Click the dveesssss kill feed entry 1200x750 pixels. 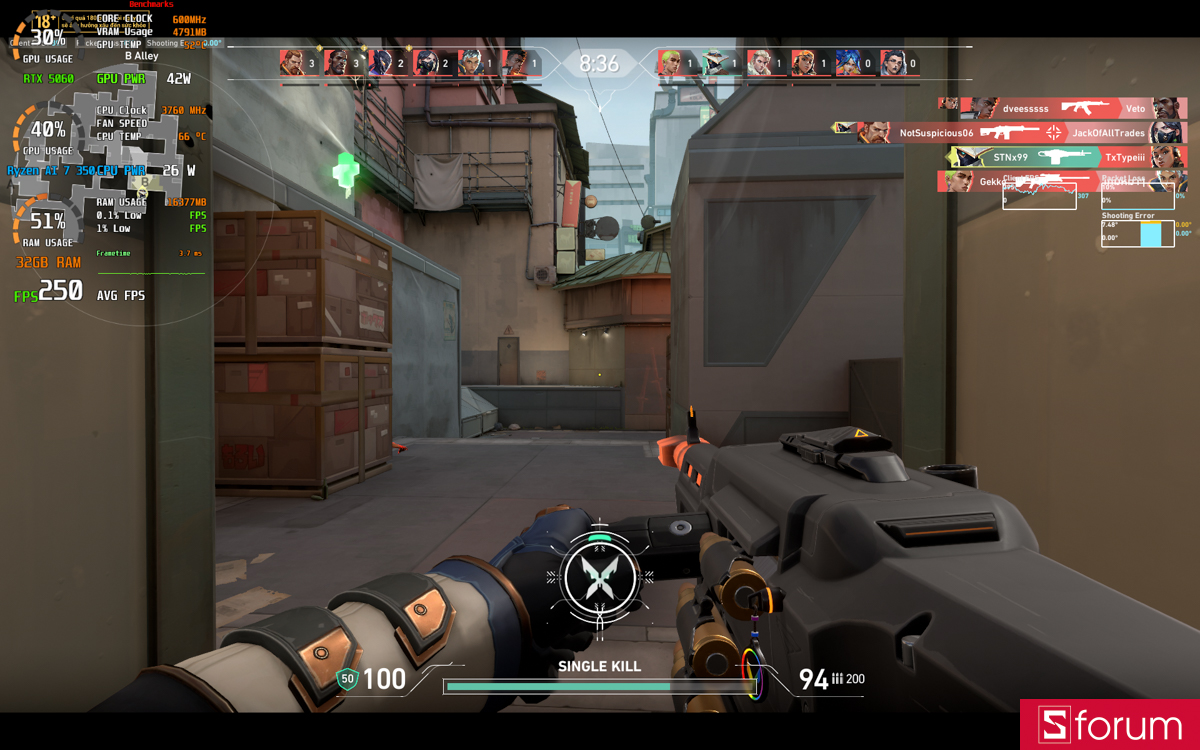(1062, 108)
